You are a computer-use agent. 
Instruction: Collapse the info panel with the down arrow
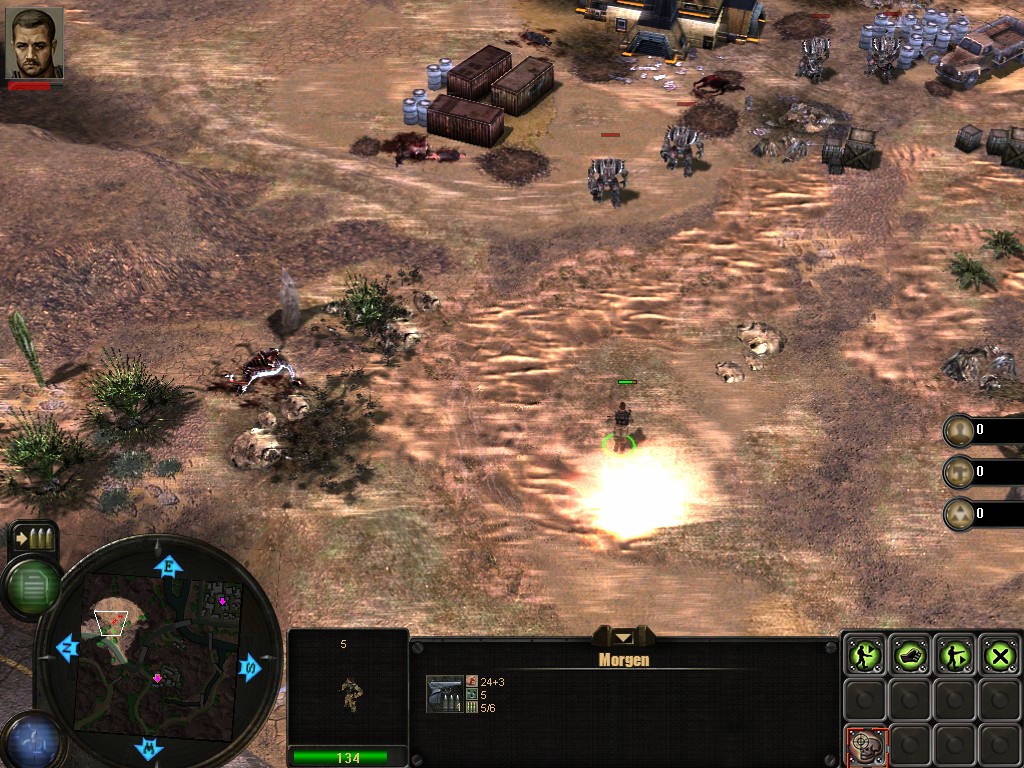click(624, 637)
